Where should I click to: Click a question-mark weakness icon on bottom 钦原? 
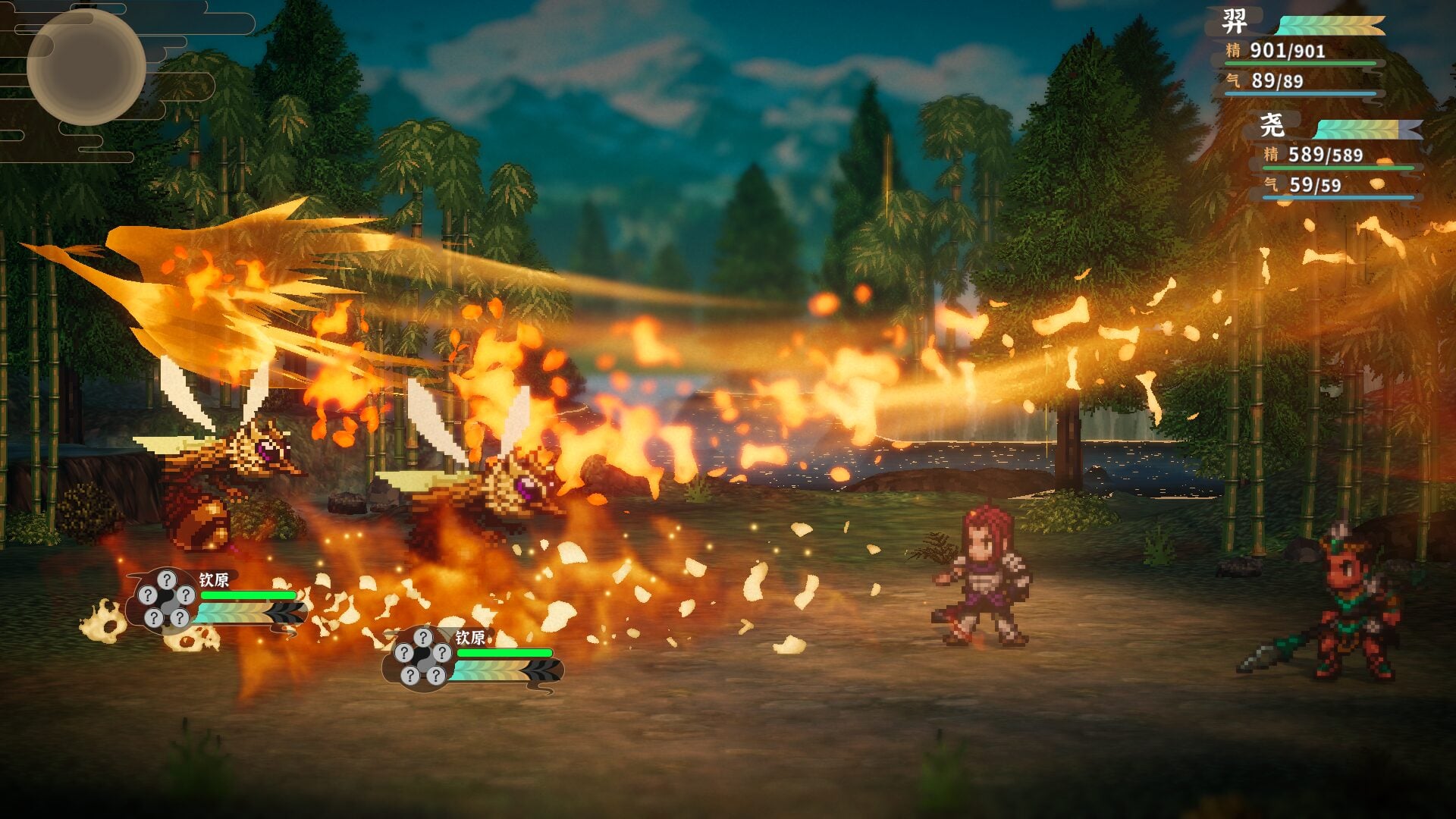point(422,638)
